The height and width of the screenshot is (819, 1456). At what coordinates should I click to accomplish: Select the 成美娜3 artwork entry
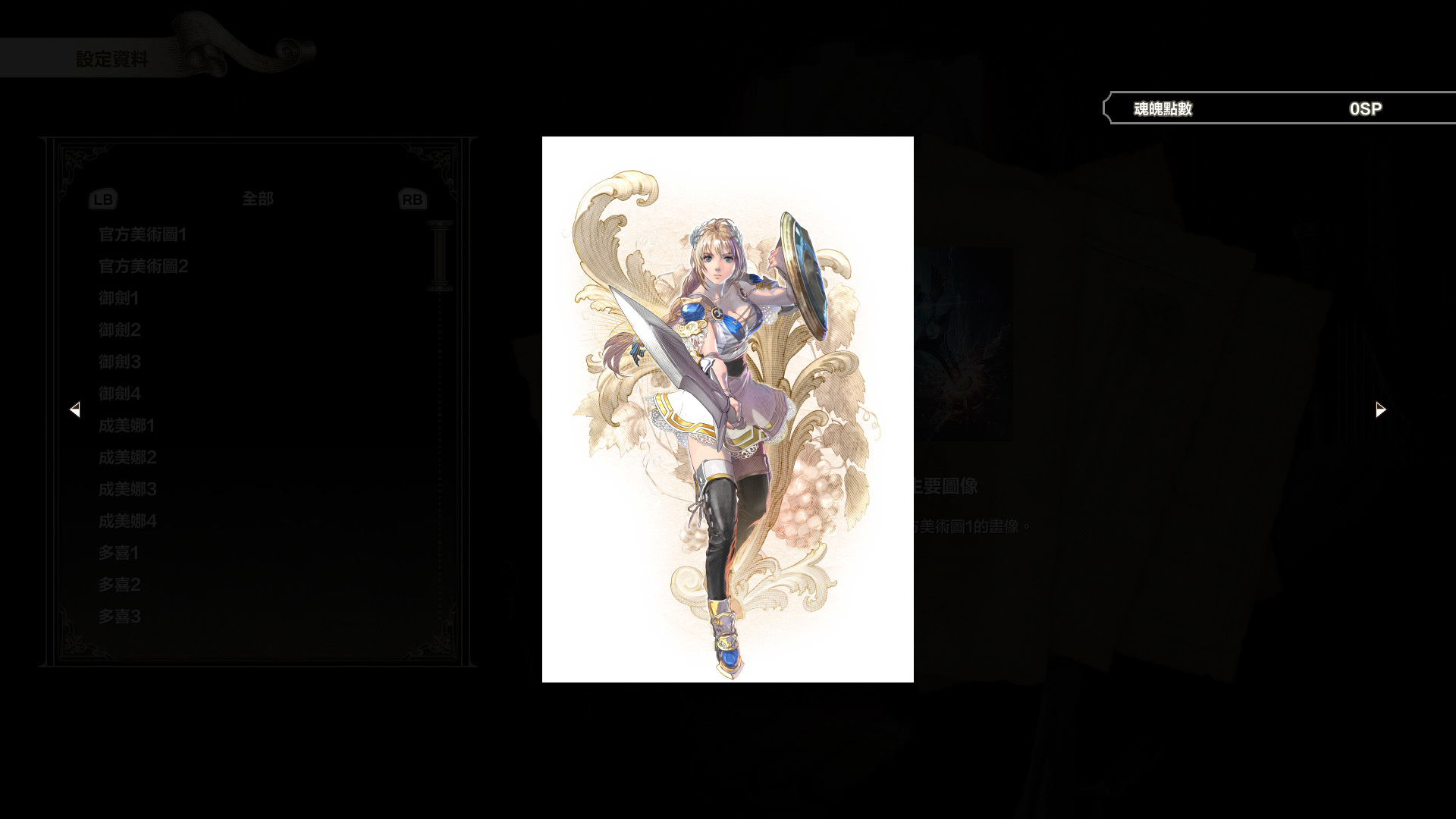point(126,489)
